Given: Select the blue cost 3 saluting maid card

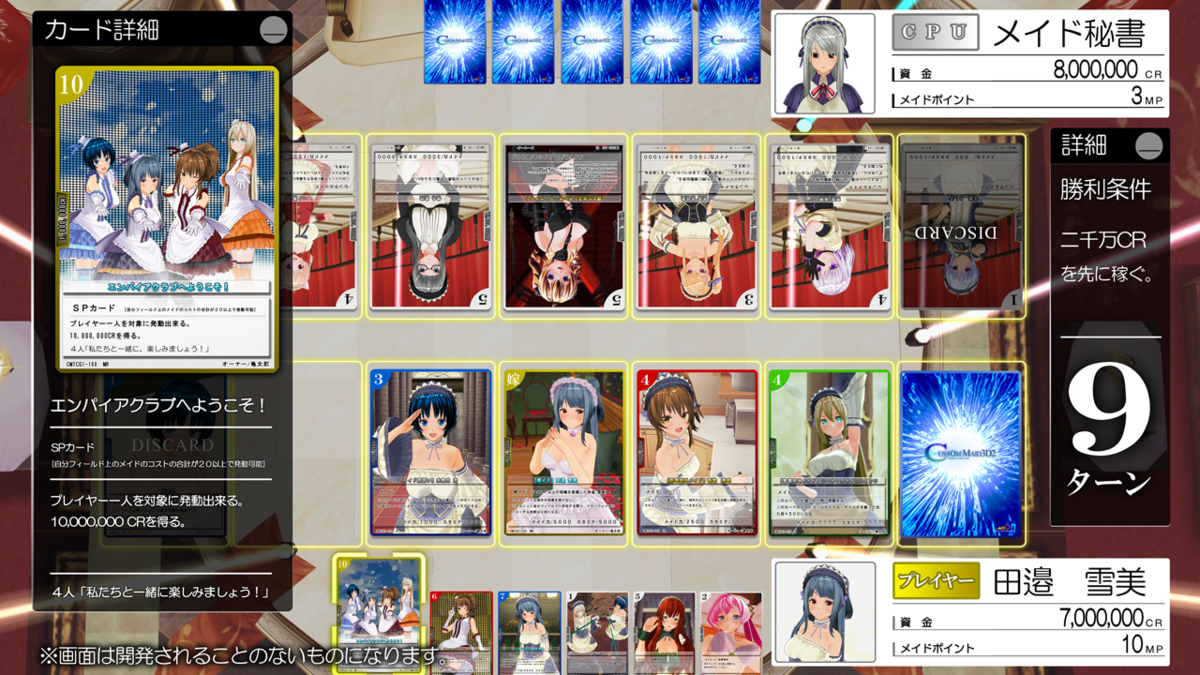Looking at the screenshot, I should point(430,453).
